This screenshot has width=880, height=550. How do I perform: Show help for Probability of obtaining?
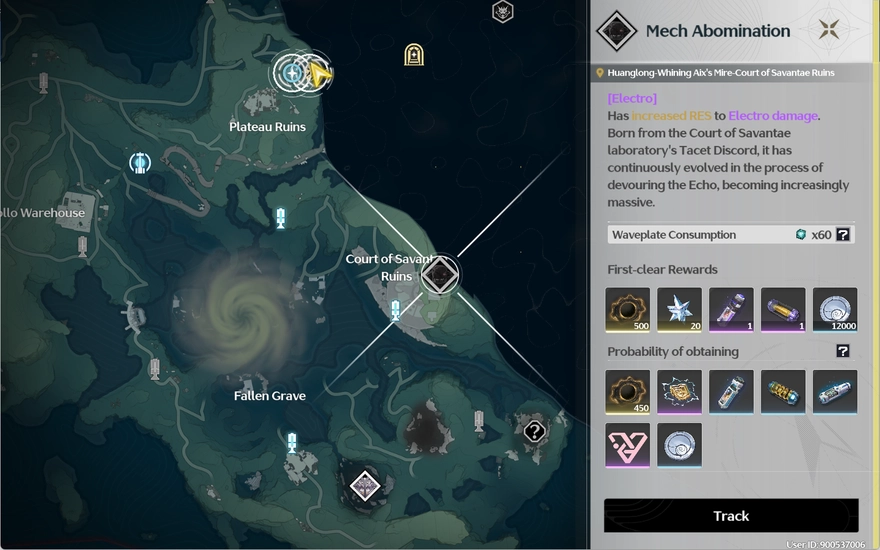[x=843, y=351]
